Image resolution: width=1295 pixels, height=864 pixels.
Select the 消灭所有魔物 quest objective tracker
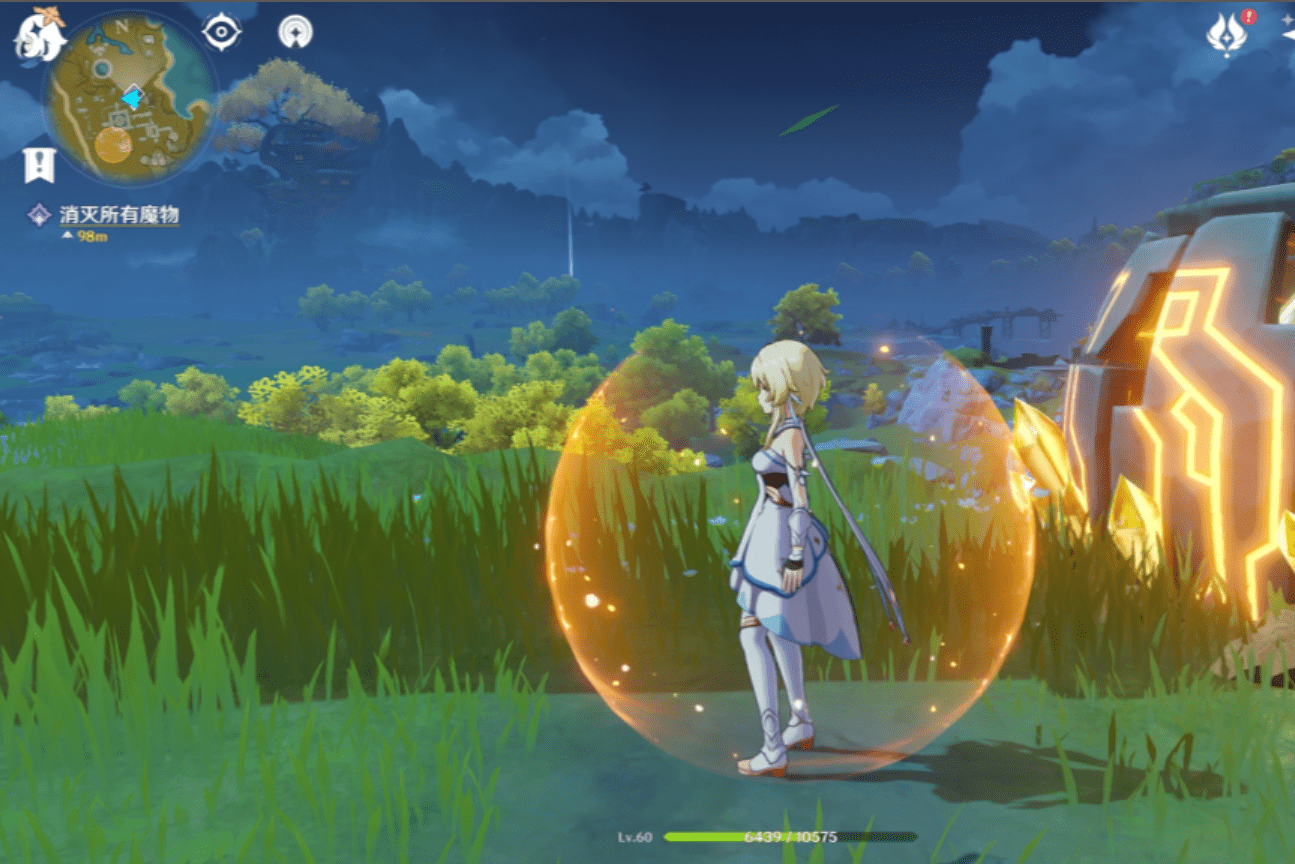pyautogui.click(x=118, y=215)
